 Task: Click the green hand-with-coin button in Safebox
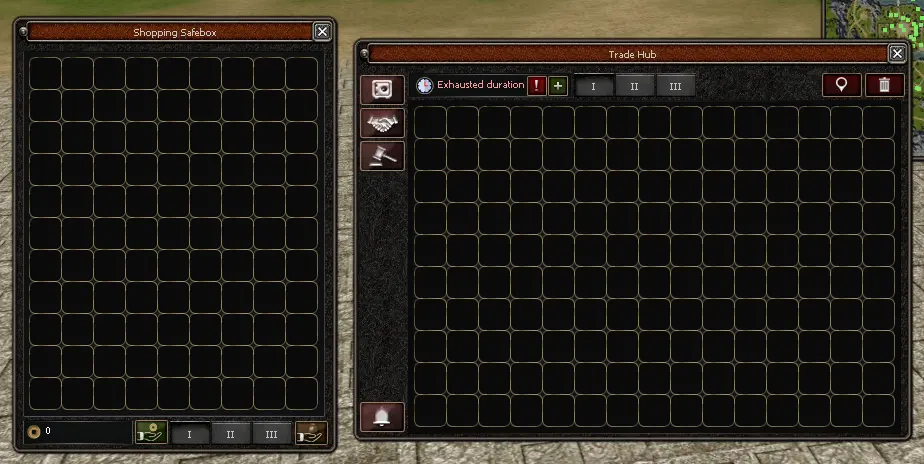pos(151,433)
